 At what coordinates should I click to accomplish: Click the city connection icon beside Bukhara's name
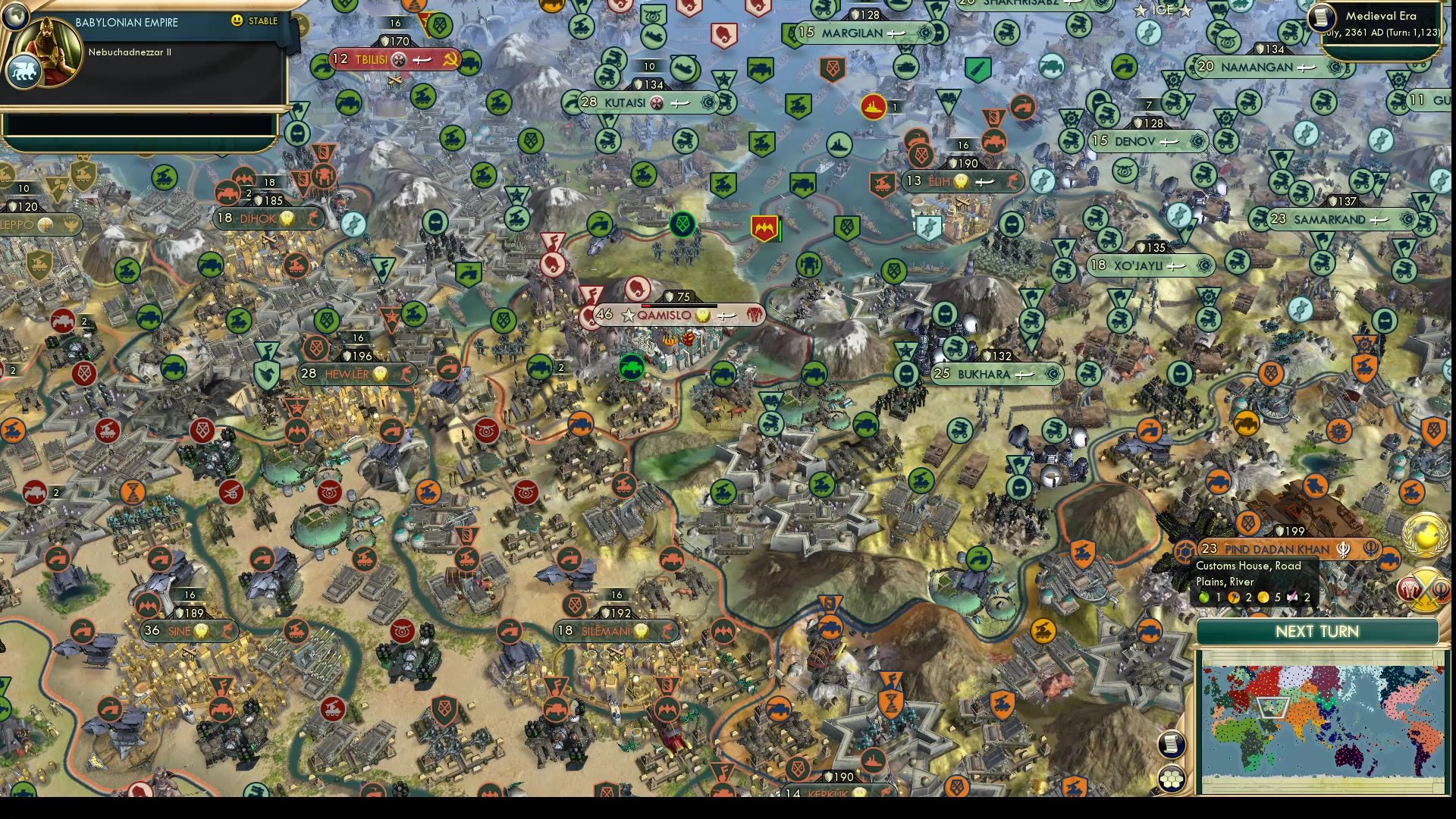pos(1025,373)
